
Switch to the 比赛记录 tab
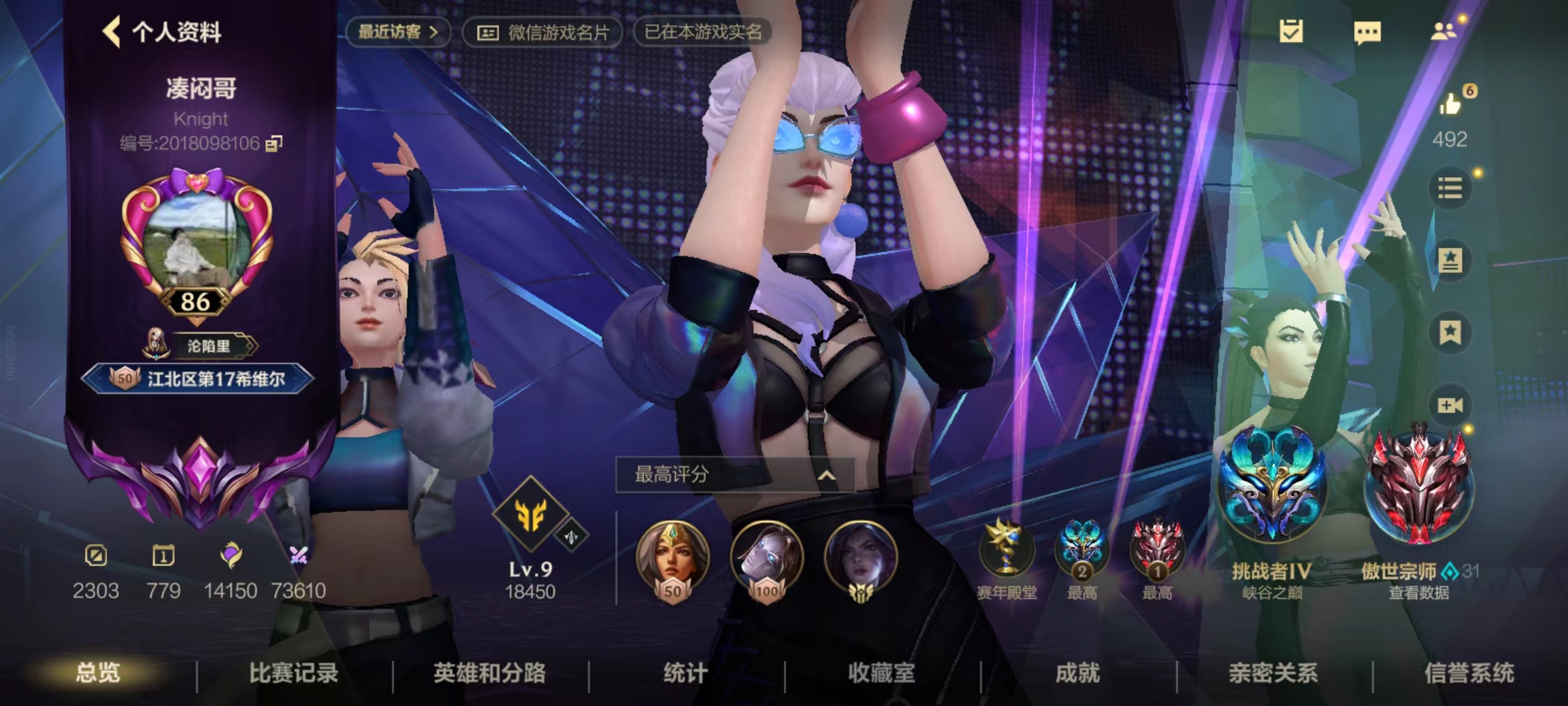(x=294, y=673)
